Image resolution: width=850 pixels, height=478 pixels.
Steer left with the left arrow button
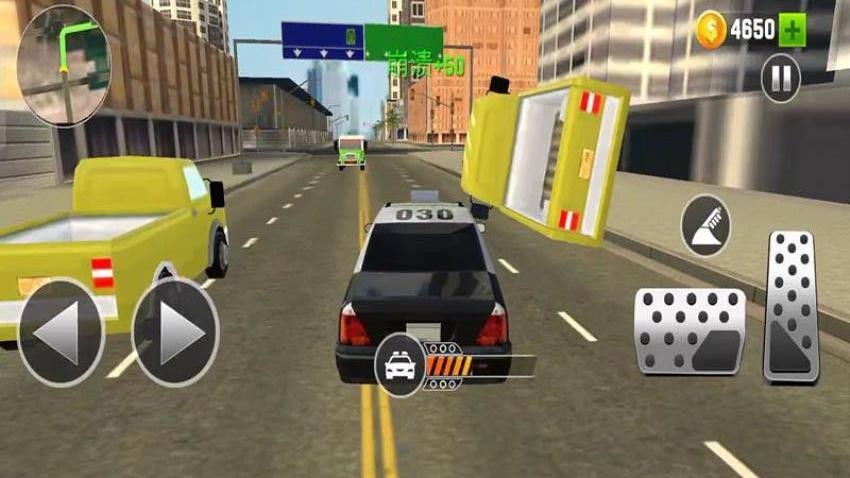coord(60,334)
